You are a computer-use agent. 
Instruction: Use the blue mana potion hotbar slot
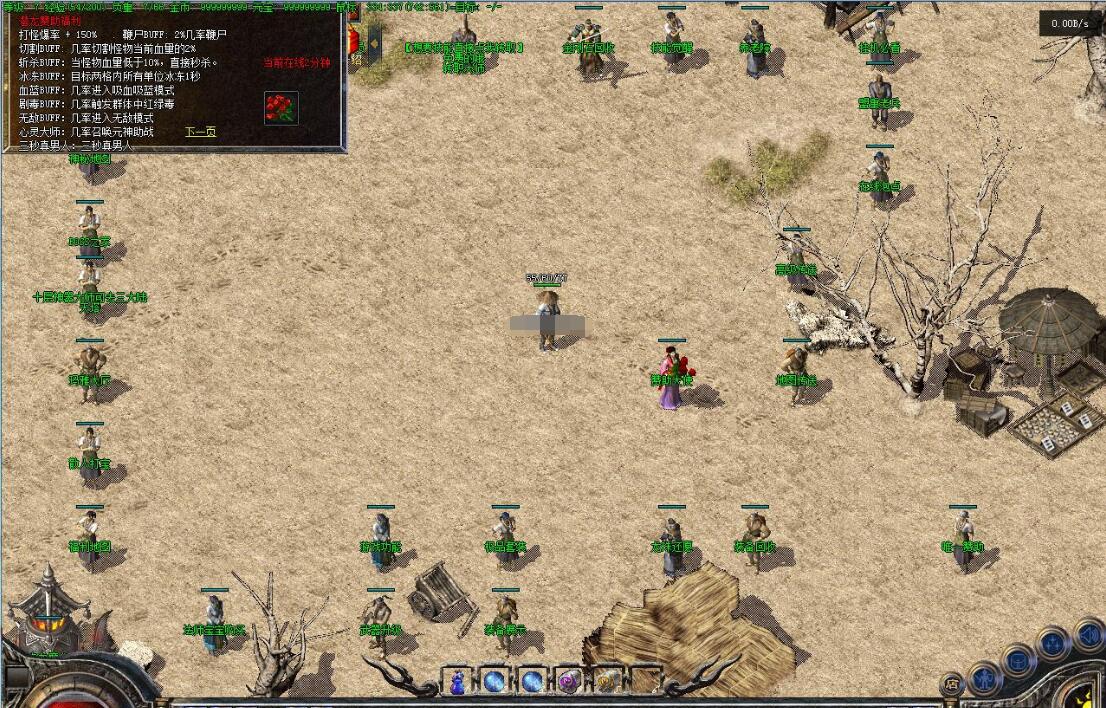457,682
